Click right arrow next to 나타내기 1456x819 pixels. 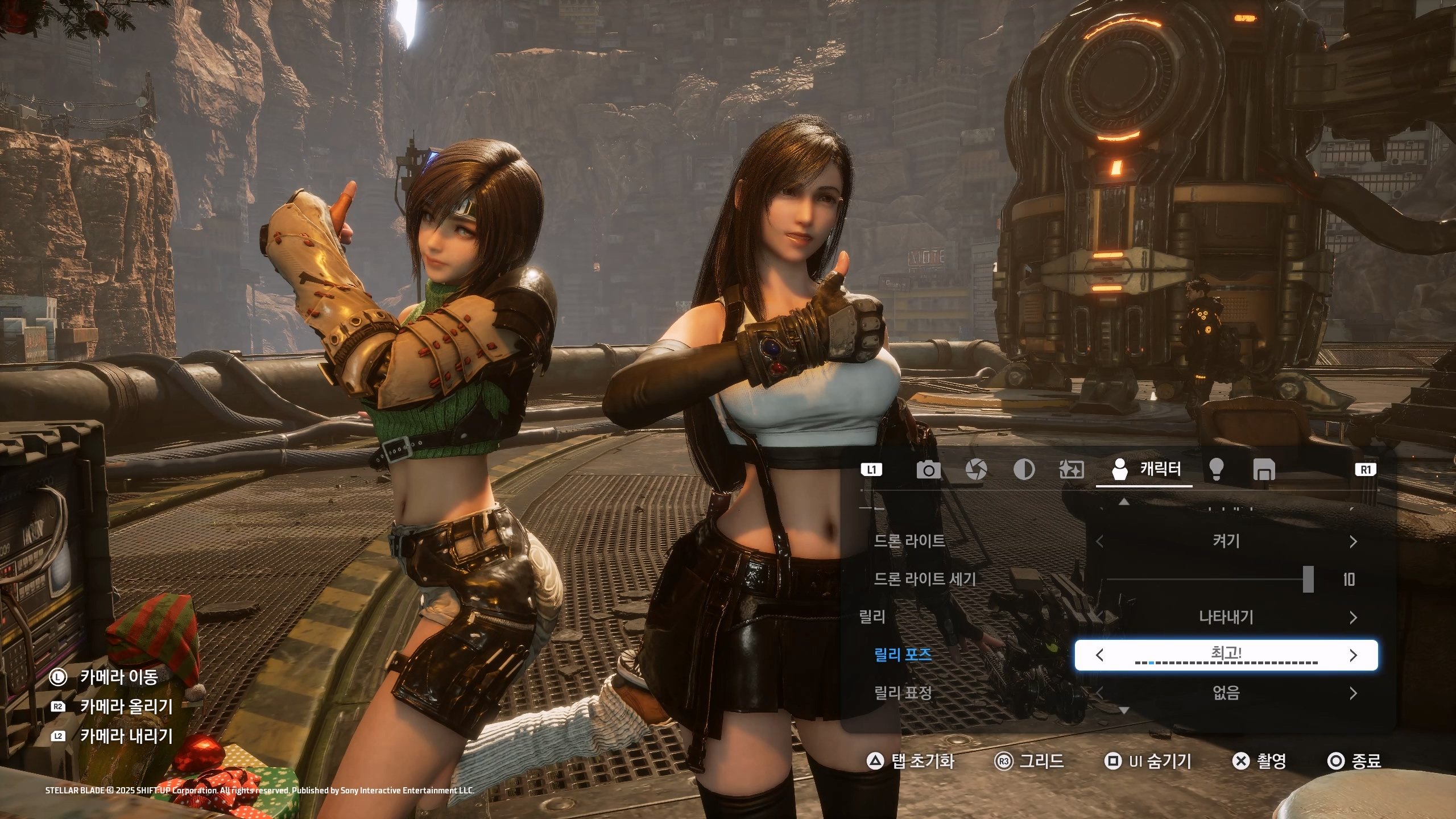click(x=1353, y=618)
